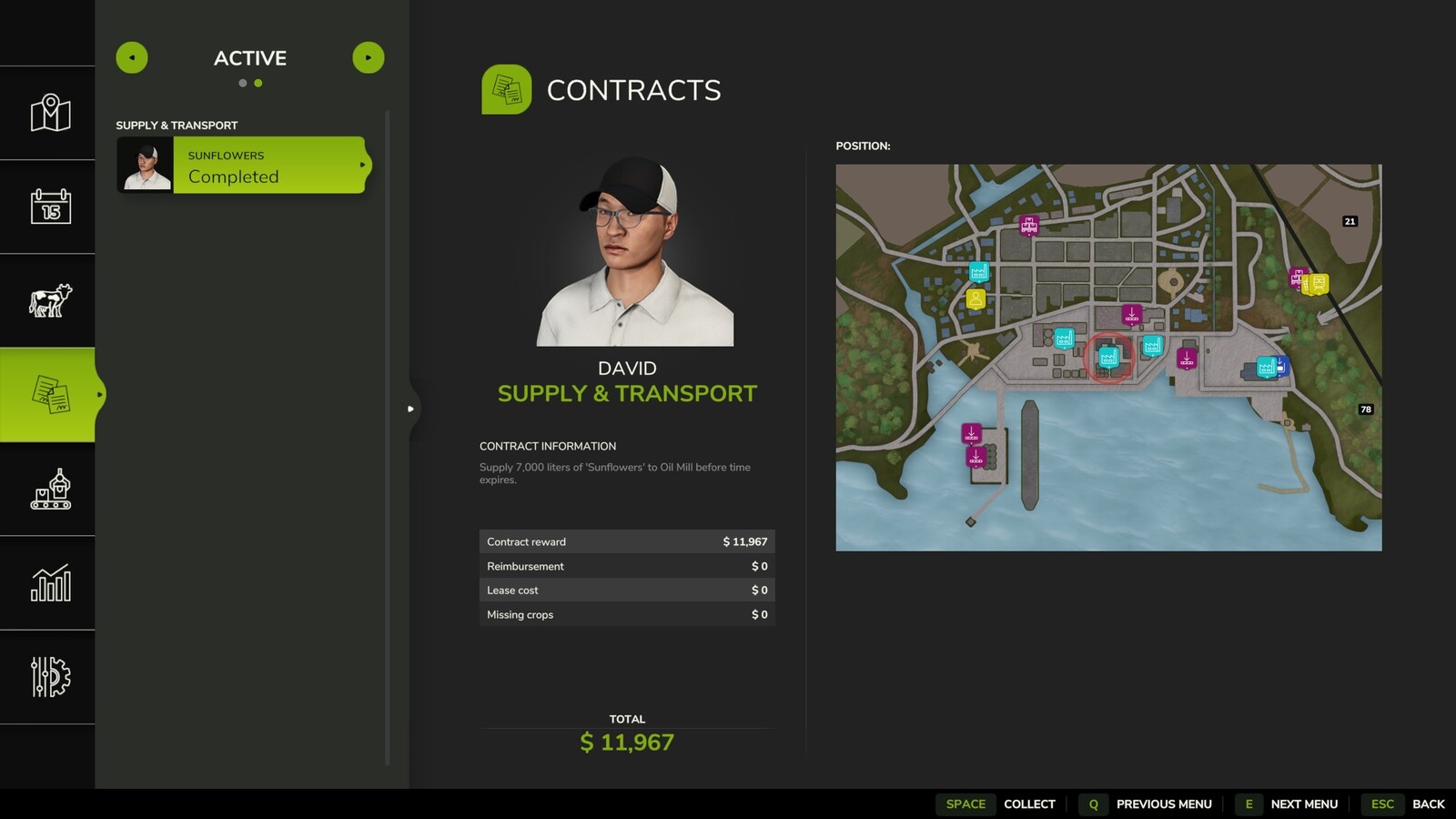
Task: Open NEXT MENU from the bottom bar
Action: [x=1305, y=804]
